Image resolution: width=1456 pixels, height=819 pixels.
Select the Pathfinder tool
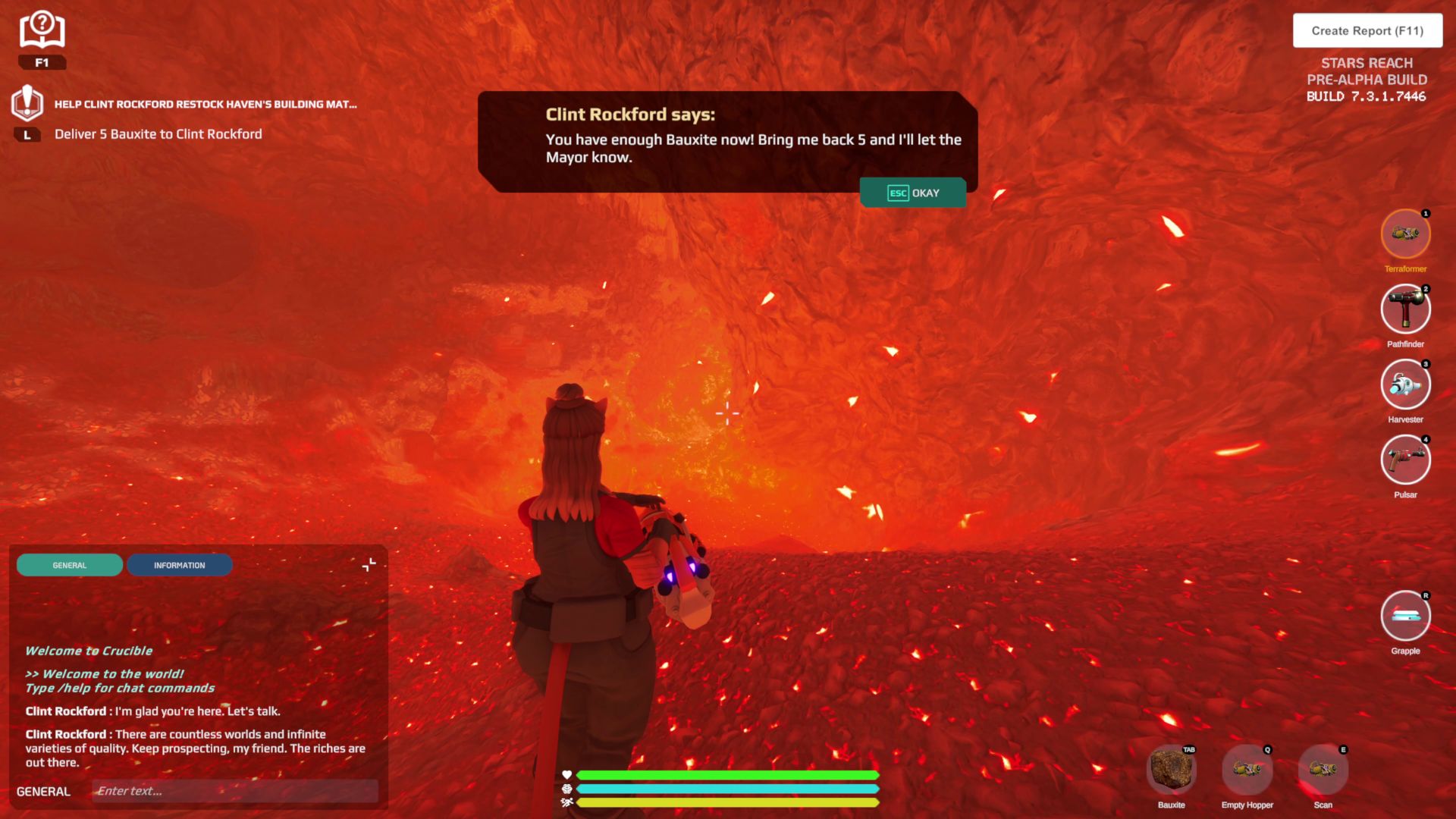point(1405,309)
